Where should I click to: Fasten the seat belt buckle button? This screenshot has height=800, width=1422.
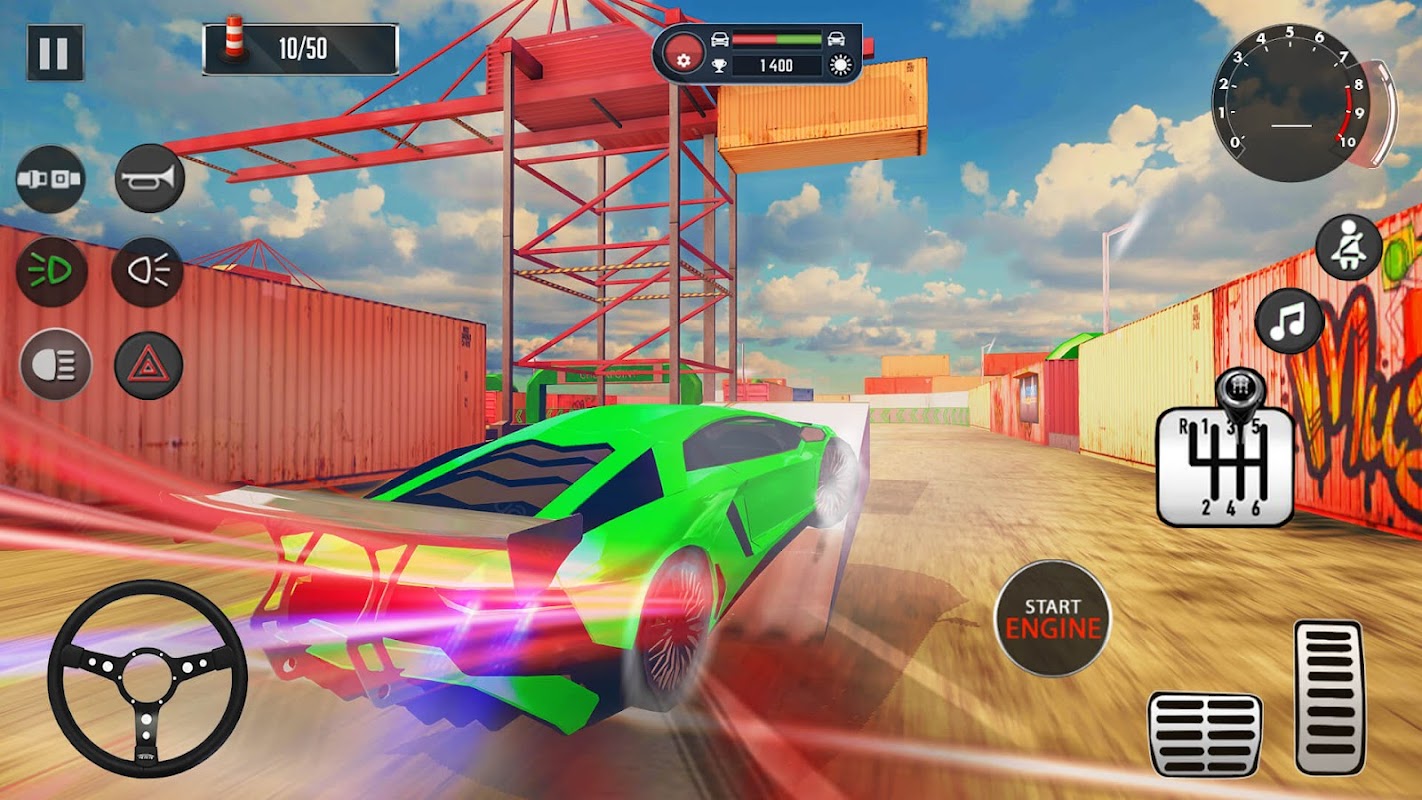(50, 180)
